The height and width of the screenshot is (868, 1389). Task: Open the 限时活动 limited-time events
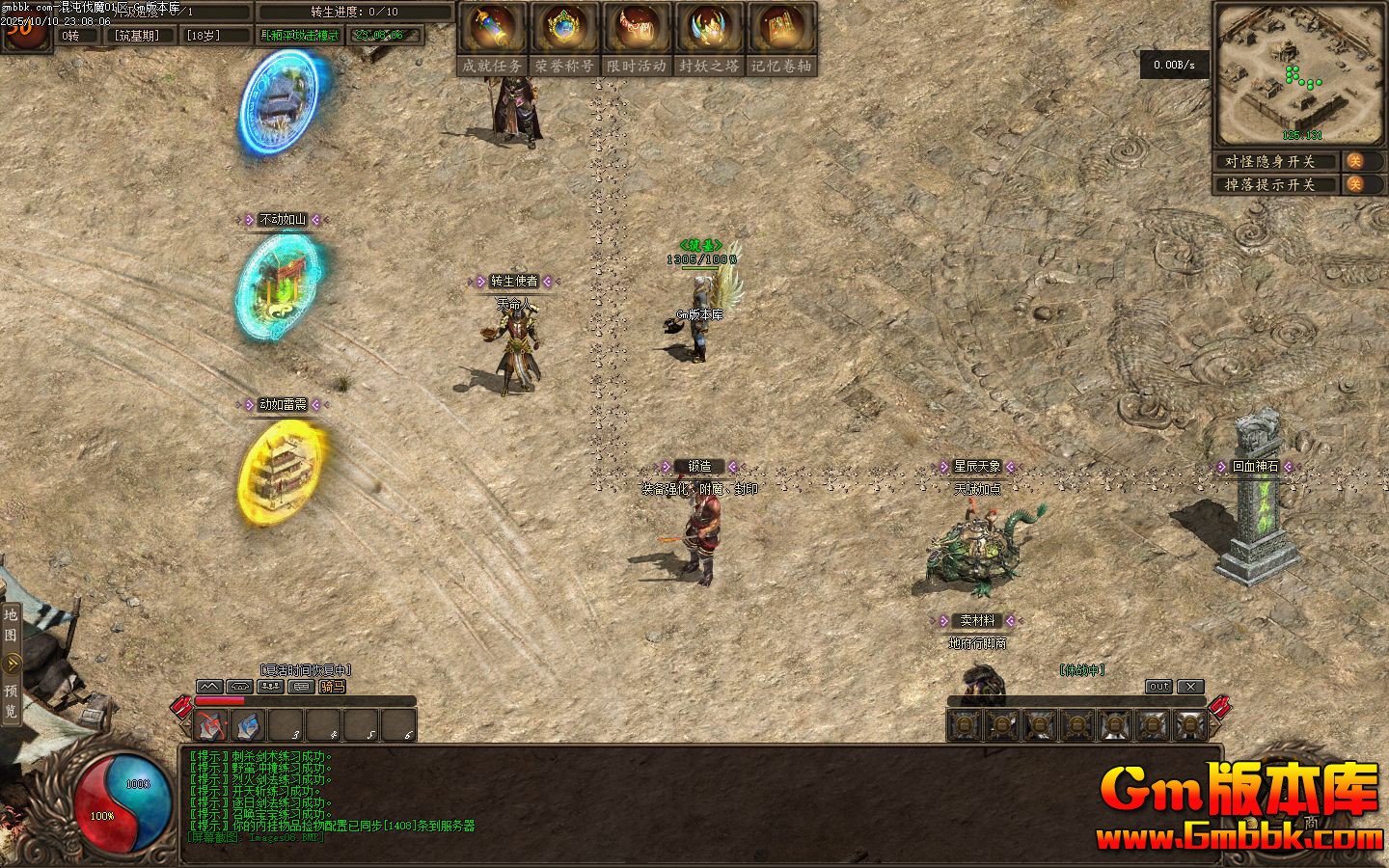[637, 40]
